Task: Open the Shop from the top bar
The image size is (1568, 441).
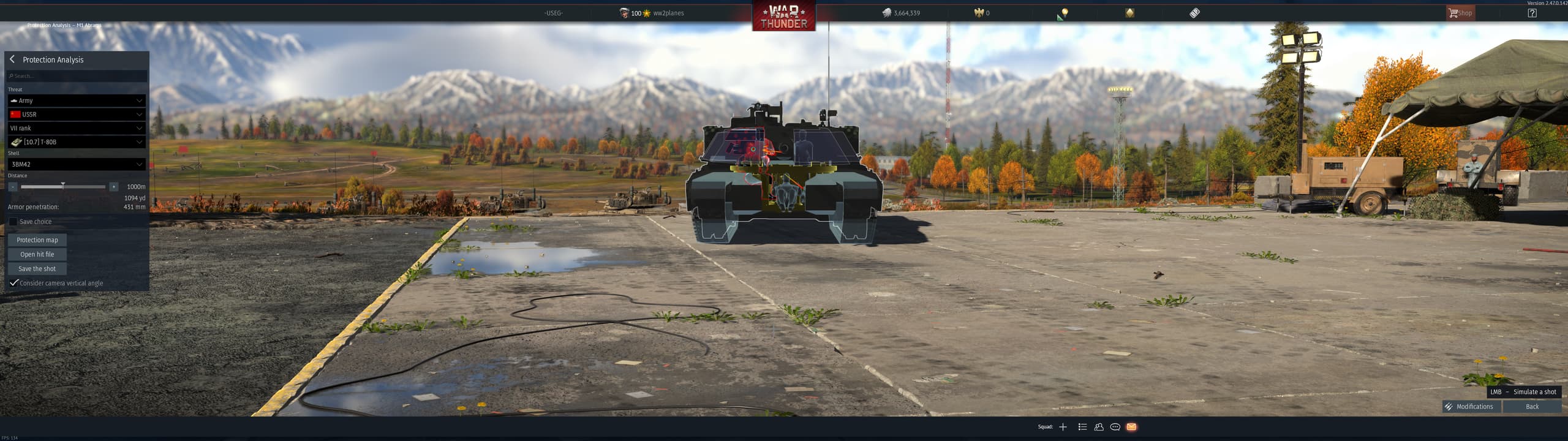Action: coord(1460,13)
